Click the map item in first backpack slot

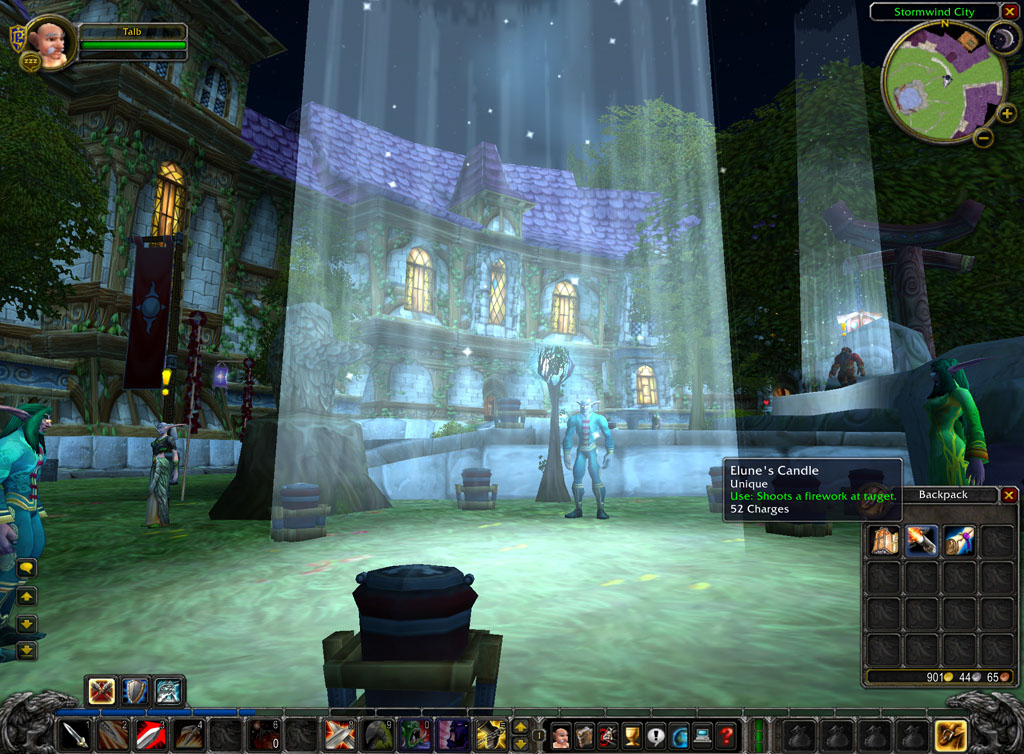883,541
